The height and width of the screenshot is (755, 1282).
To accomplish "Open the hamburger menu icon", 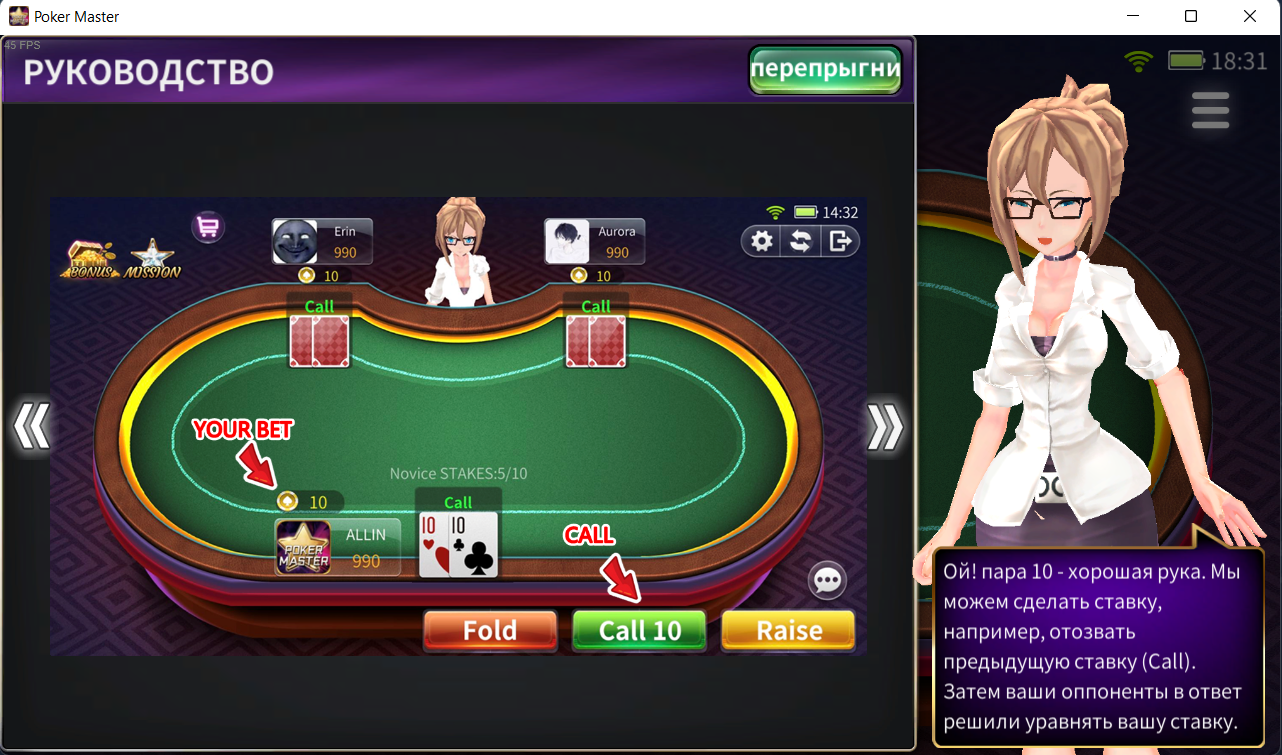I will click(x=1210, y=111).
